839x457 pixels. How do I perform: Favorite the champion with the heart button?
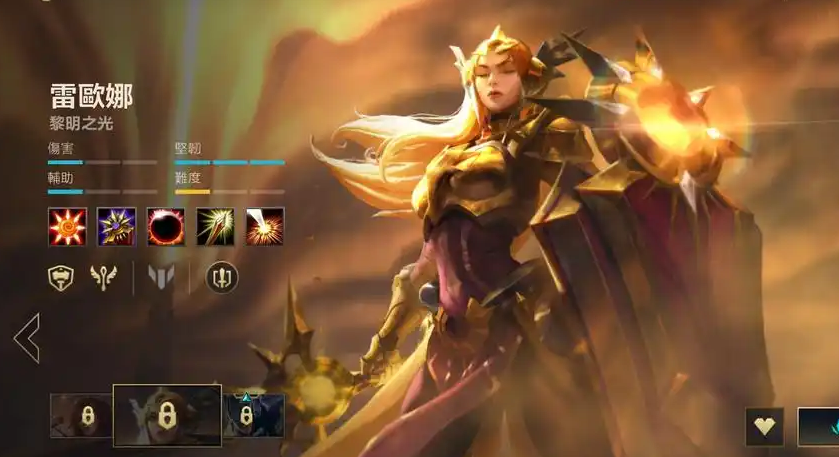pos(764,426)
